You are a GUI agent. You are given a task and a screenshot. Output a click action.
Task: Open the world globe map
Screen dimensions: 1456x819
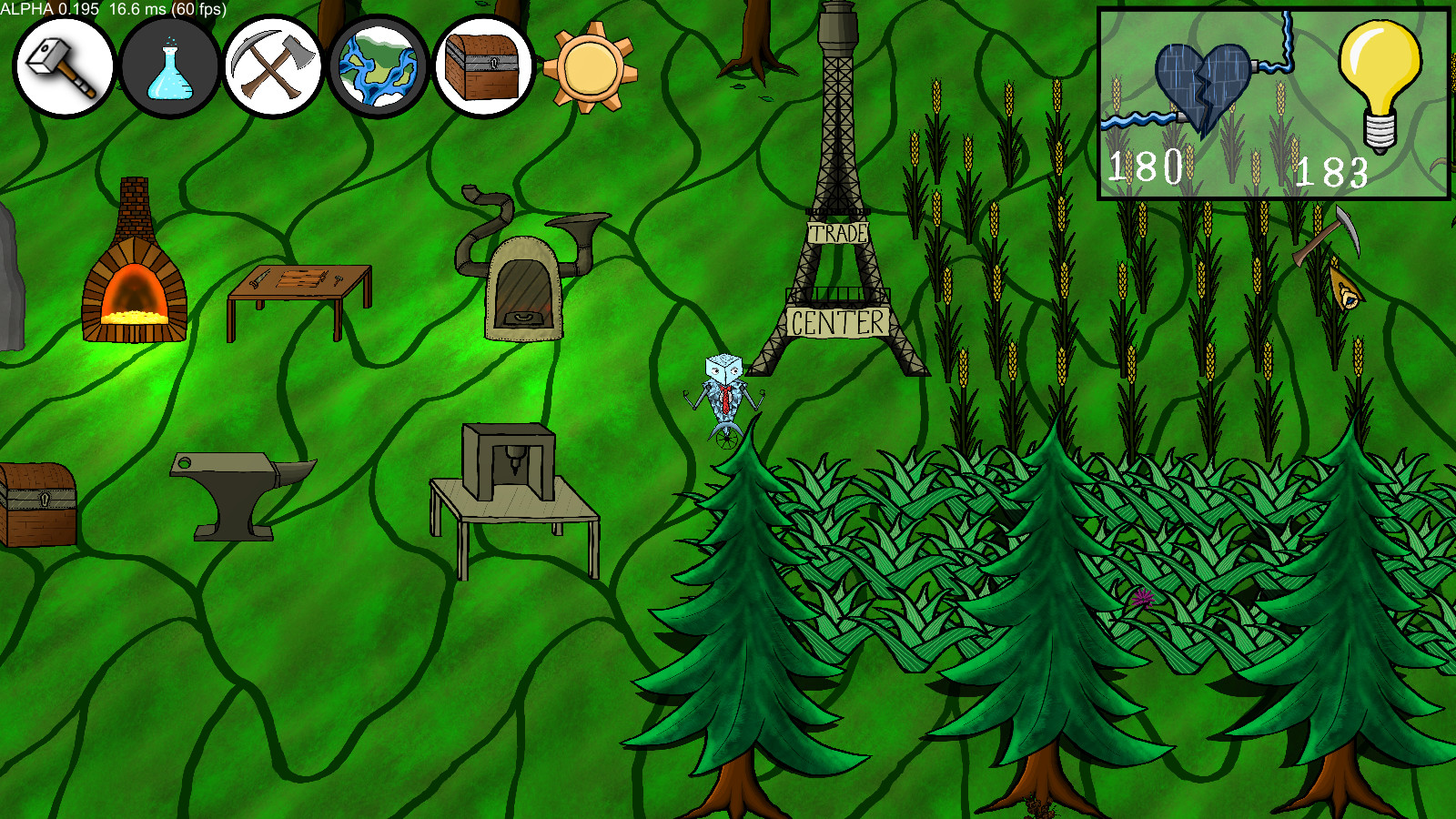[x=379, y=66]
